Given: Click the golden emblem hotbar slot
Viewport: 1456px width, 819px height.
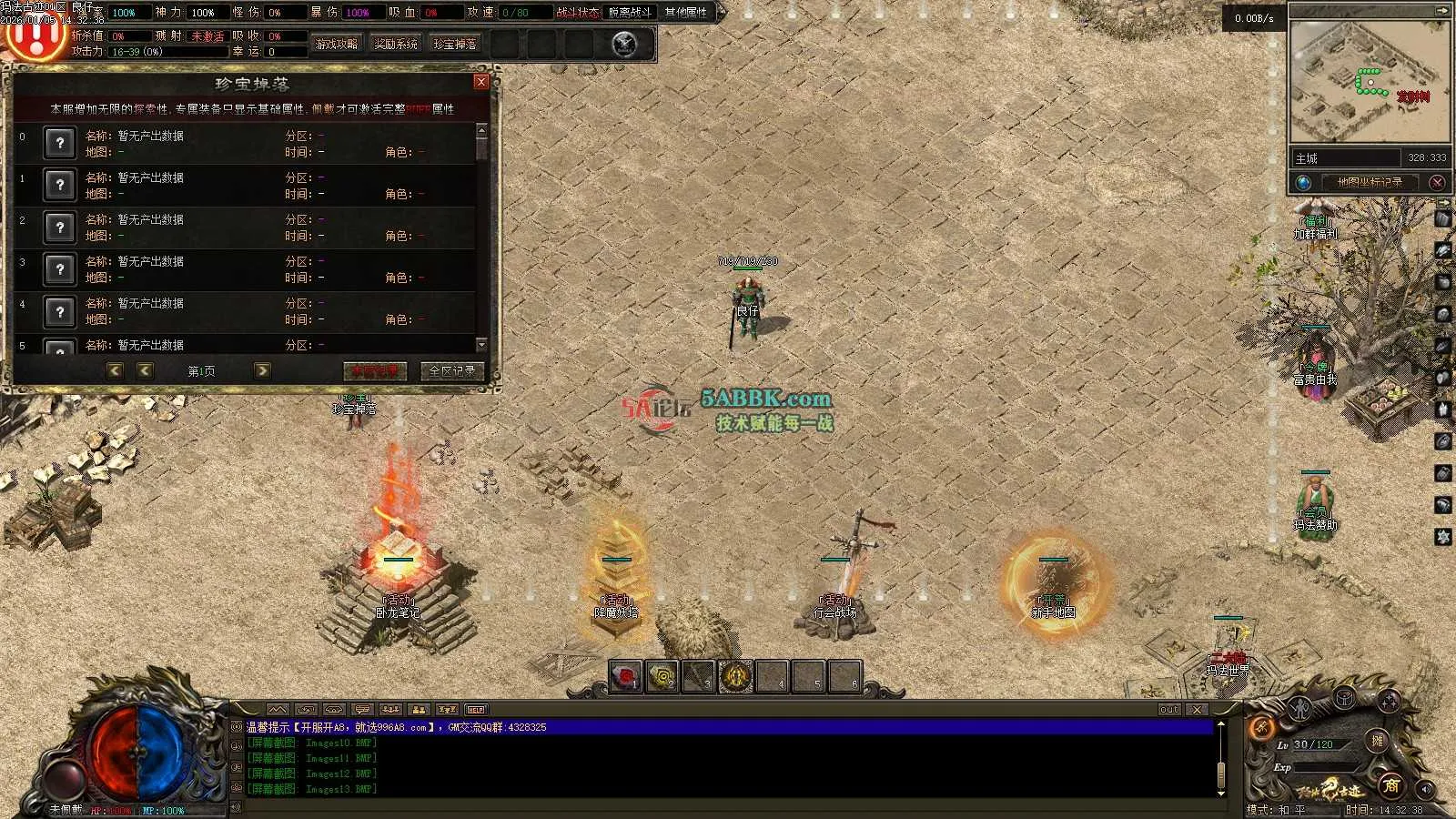Looking at the screenshot, I should tap(736, 677).
